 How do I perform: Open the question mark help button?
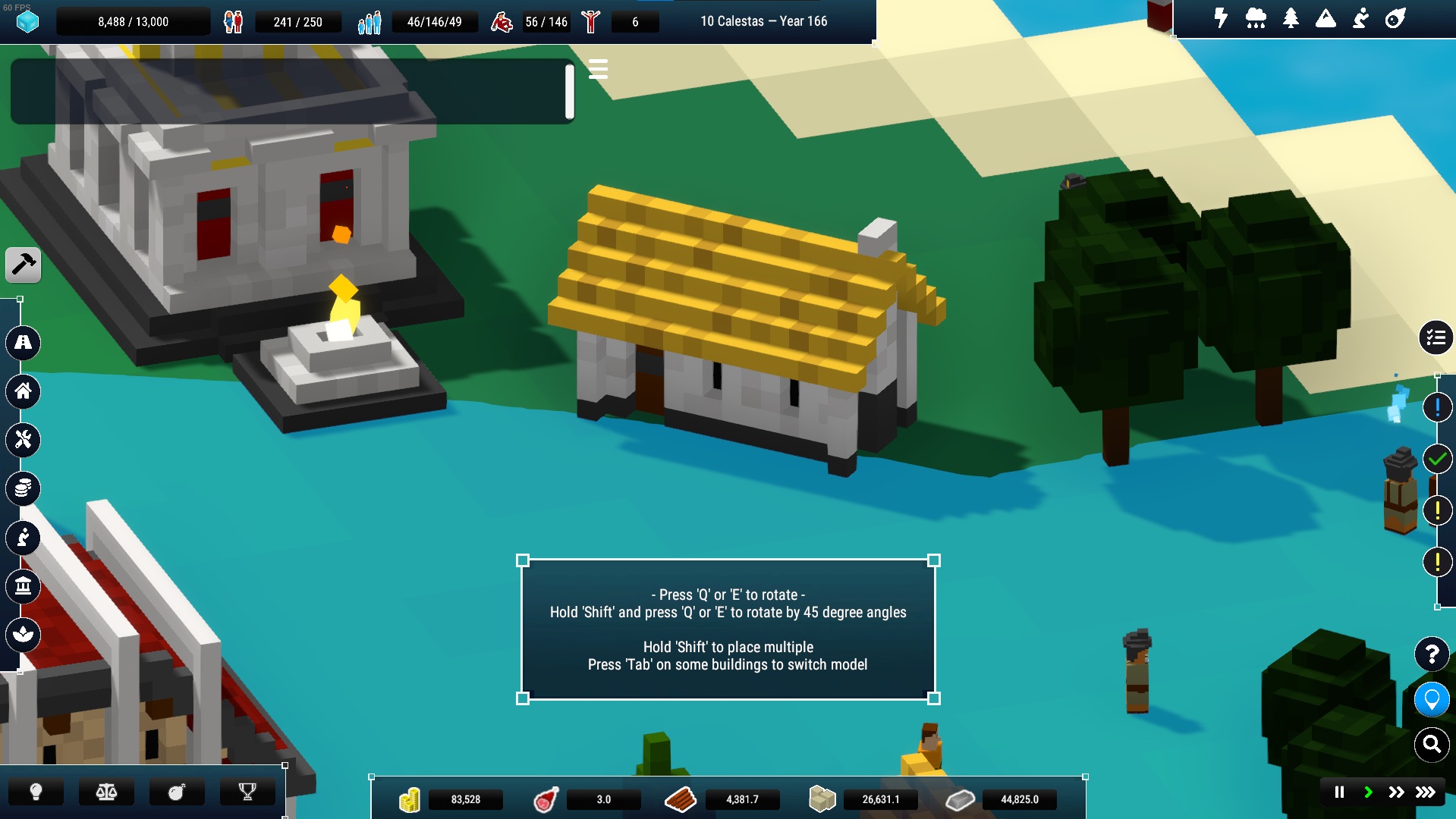click(x=1432, y=654)
